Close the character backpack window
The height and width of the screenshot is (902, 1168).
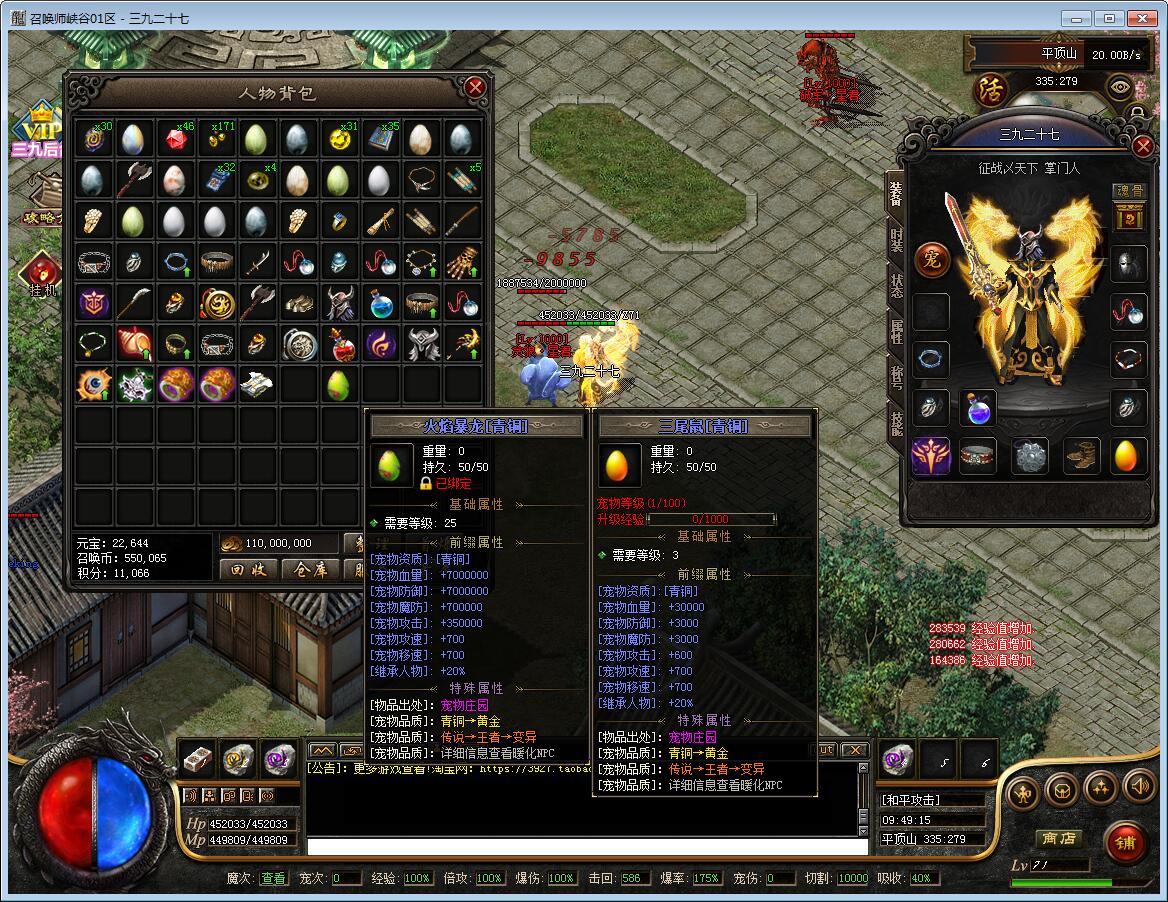476,88
